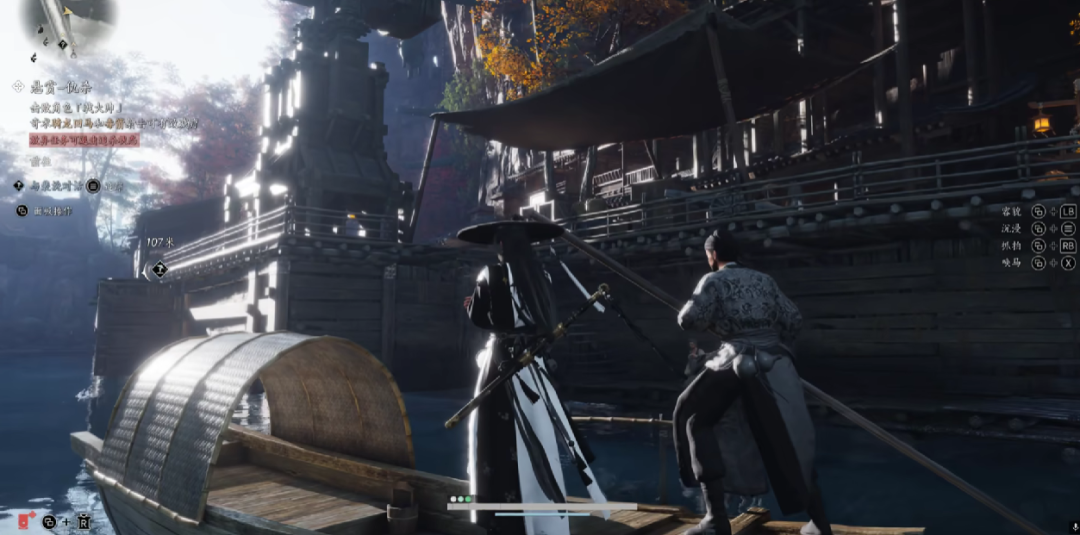This screenshot has width=1080, height=535.
Task: Select the question-mark marker on the minimap
Action: click(x=65, y=44)
